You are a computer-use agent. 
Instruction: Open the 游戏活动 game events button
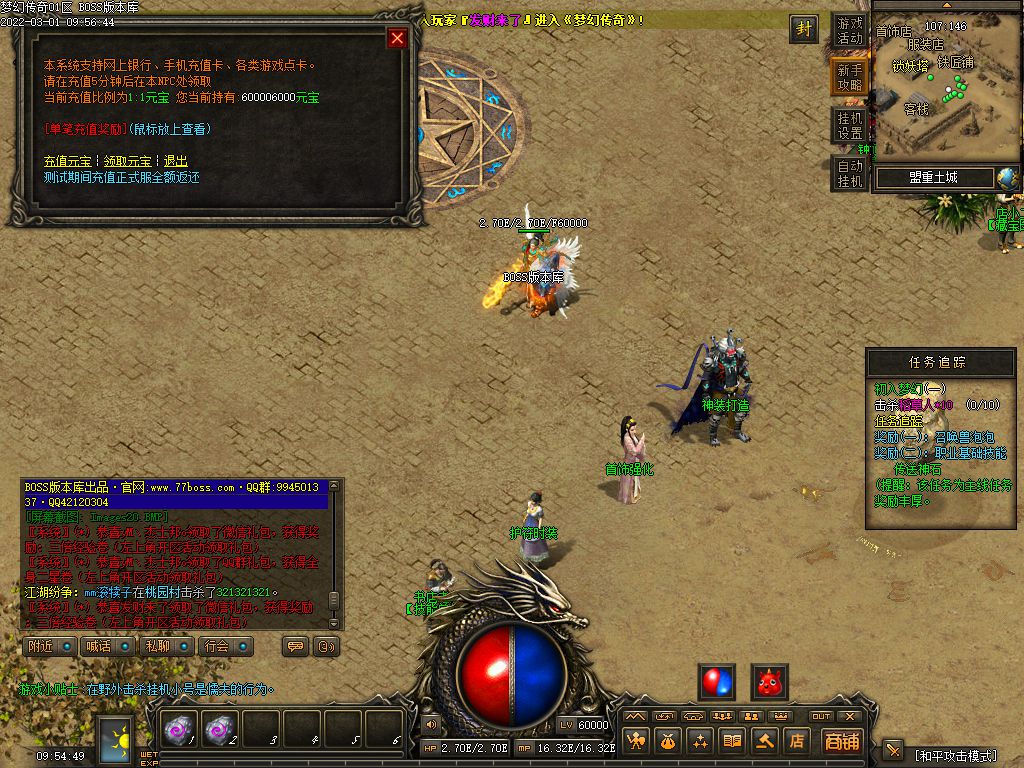point(849,30)
